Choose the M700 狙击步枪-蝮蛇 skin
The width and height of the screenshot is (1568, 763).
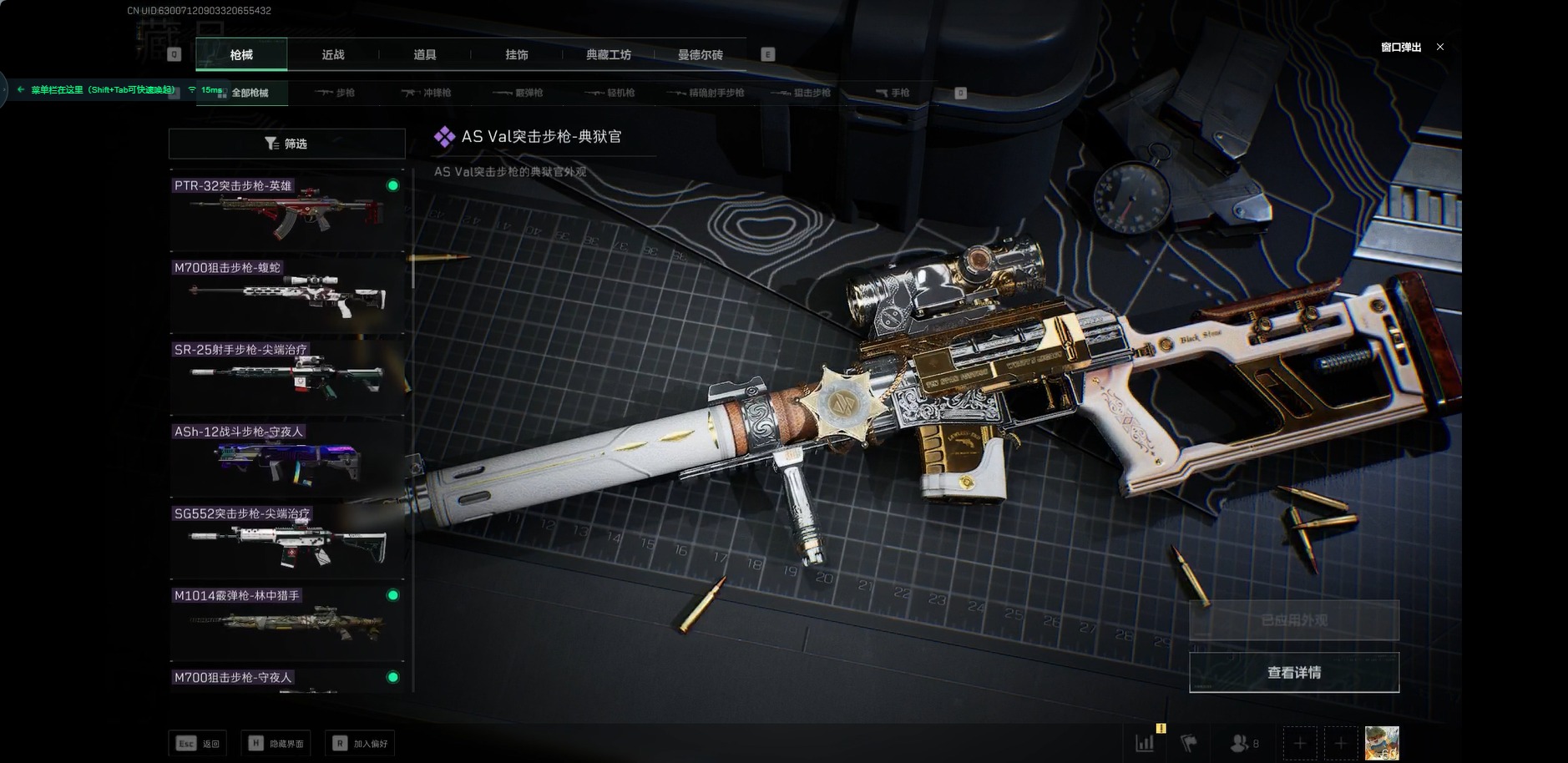[x=286, y=294]
